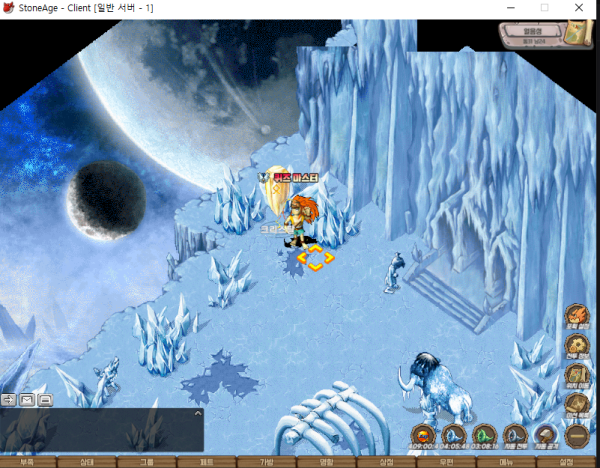Open the location move map icon

(576, 376)
